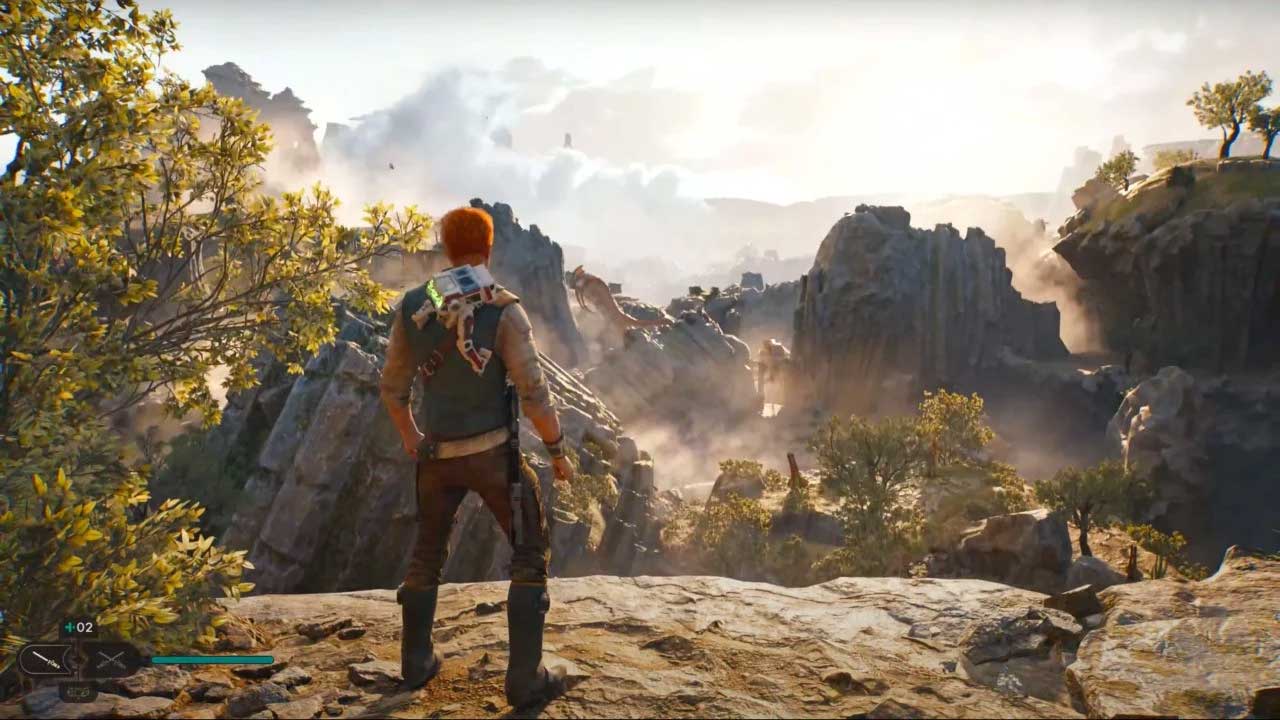The width and height of the screenshot is (1280, 720).
Task: Switch to the crossed dual lightsabers stance
Action: coord(111,660)
